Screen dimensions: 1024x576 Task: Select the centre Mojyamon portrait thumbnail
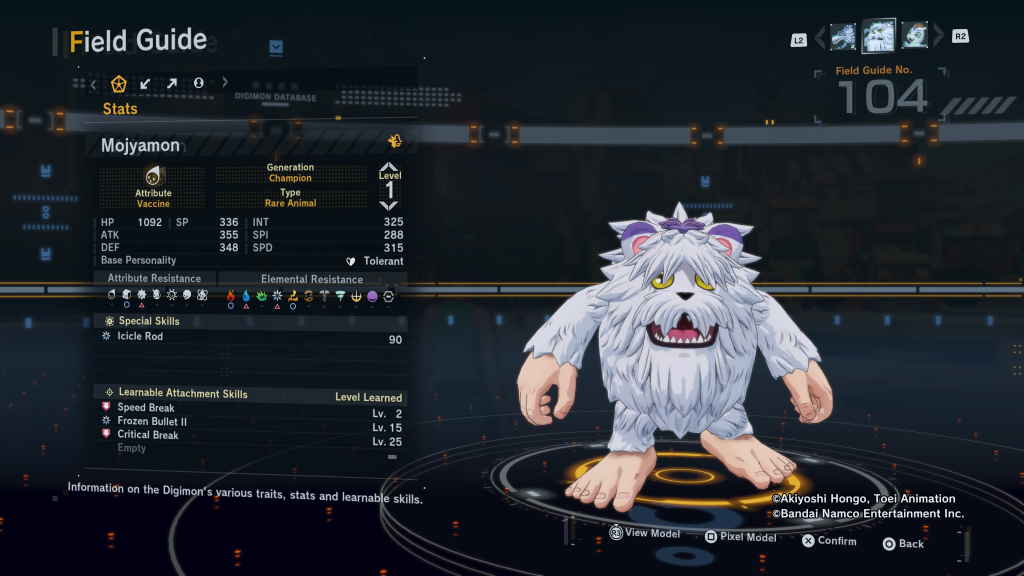coord(878,36)
